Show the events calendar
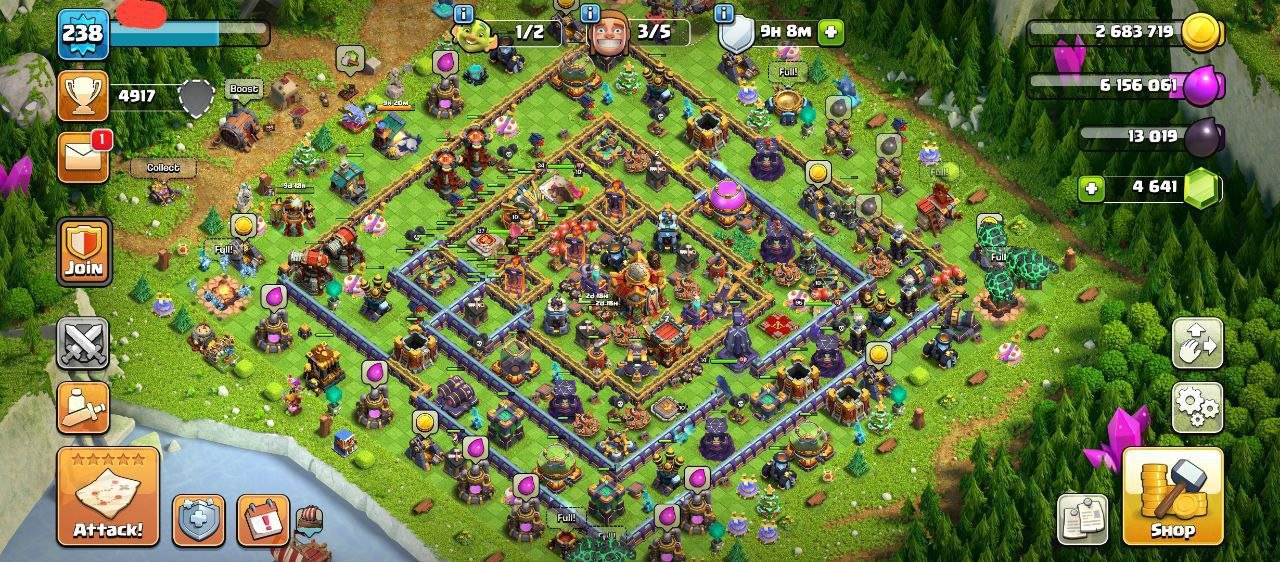The image size is (1280, 562). click(x=263, y=520)
